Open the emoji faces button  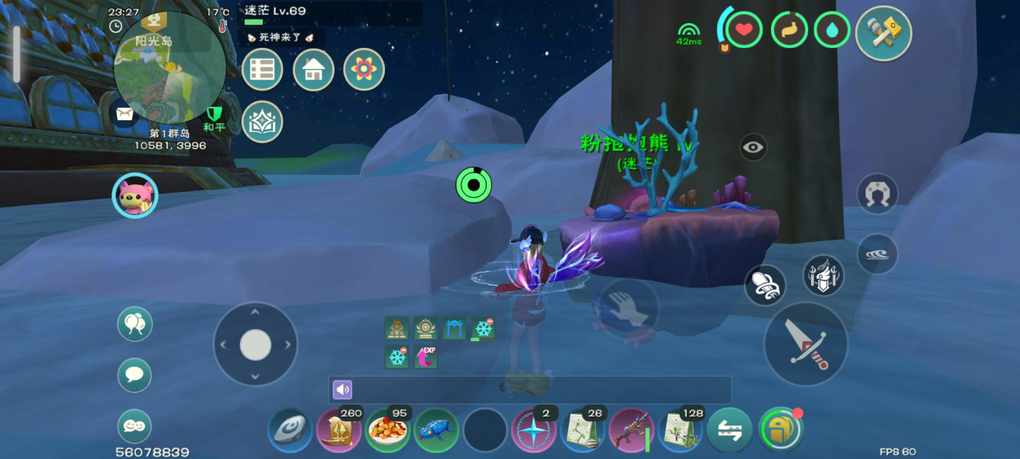[135, 426]
